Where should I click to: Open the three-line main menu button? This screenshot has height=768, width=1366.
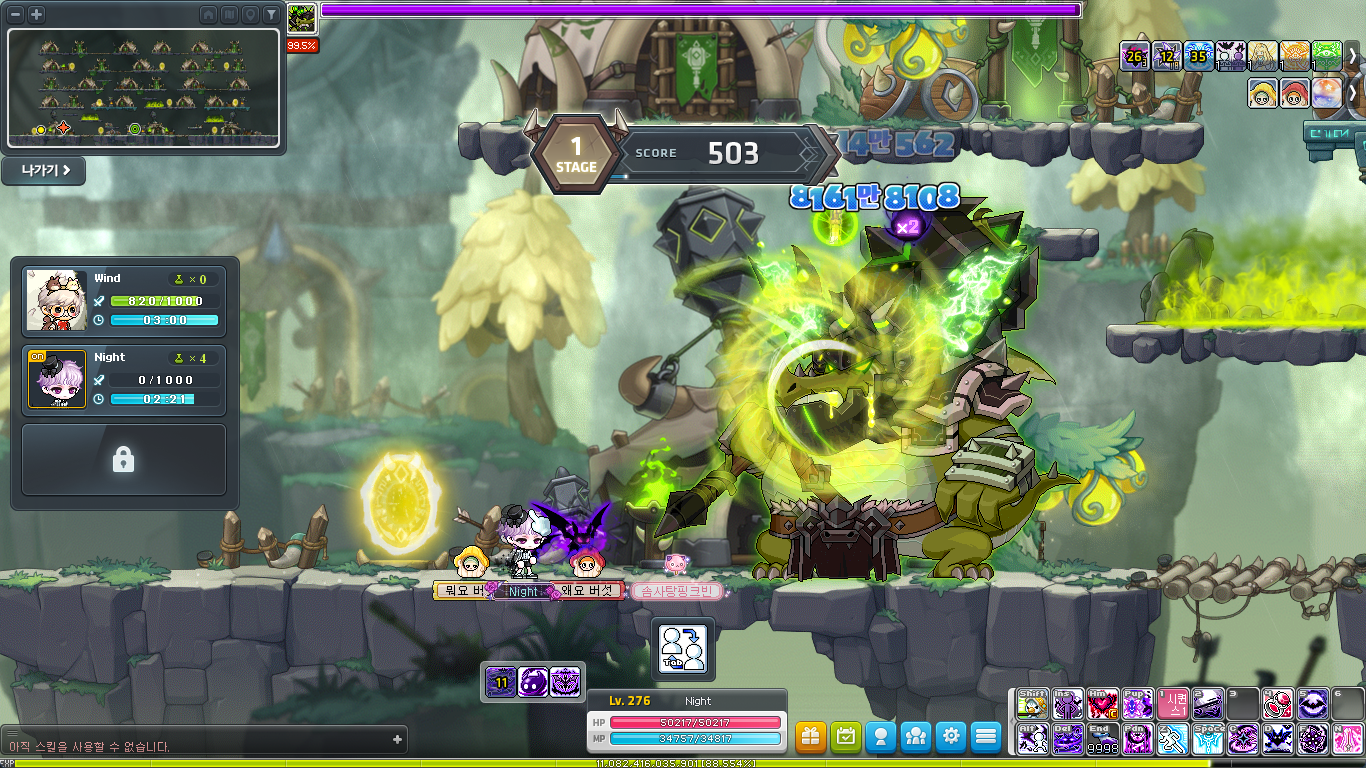(986, 737)
